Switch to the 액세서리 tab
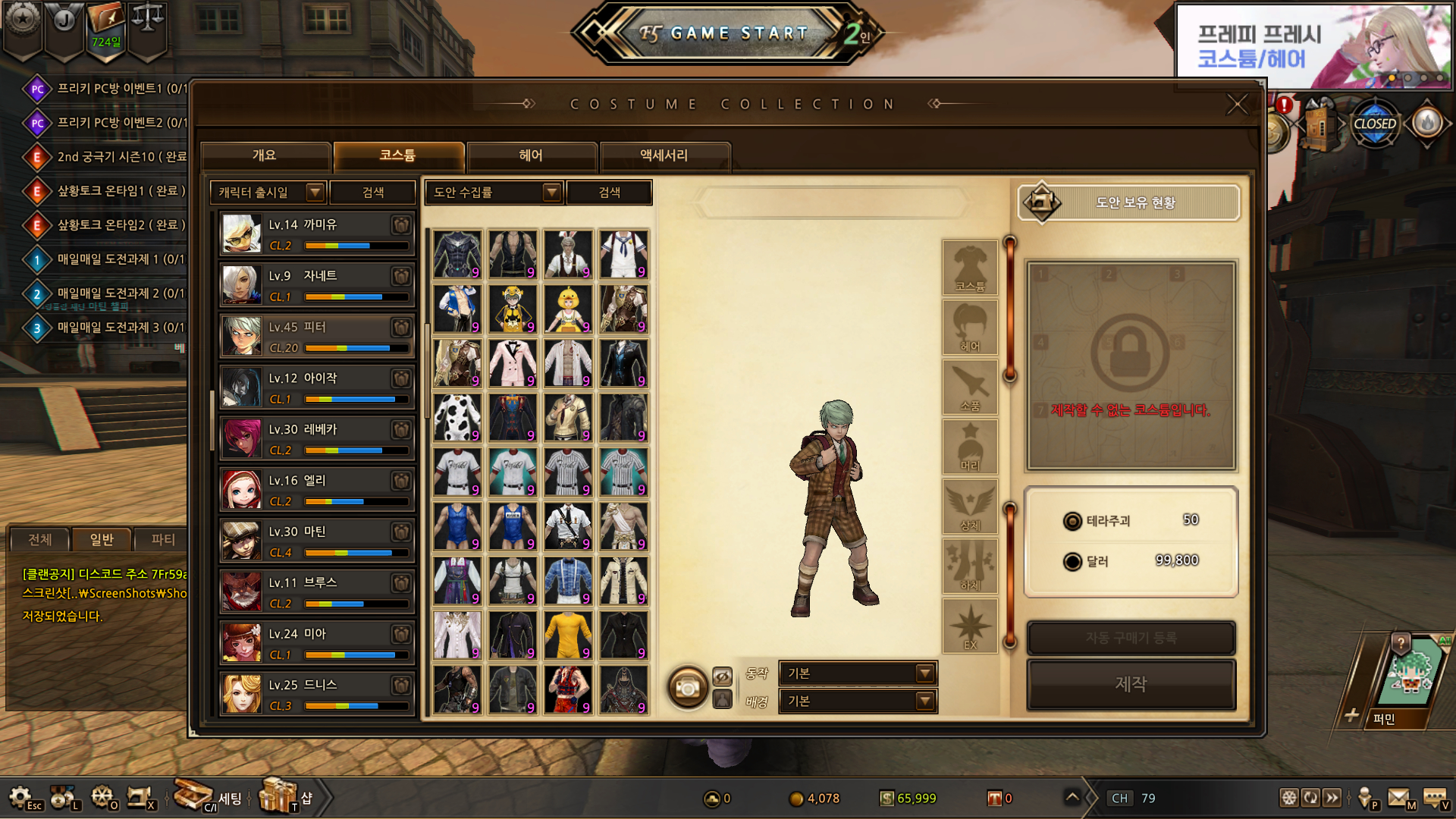The image size is (1456, 819). click(x=664, y=155)
